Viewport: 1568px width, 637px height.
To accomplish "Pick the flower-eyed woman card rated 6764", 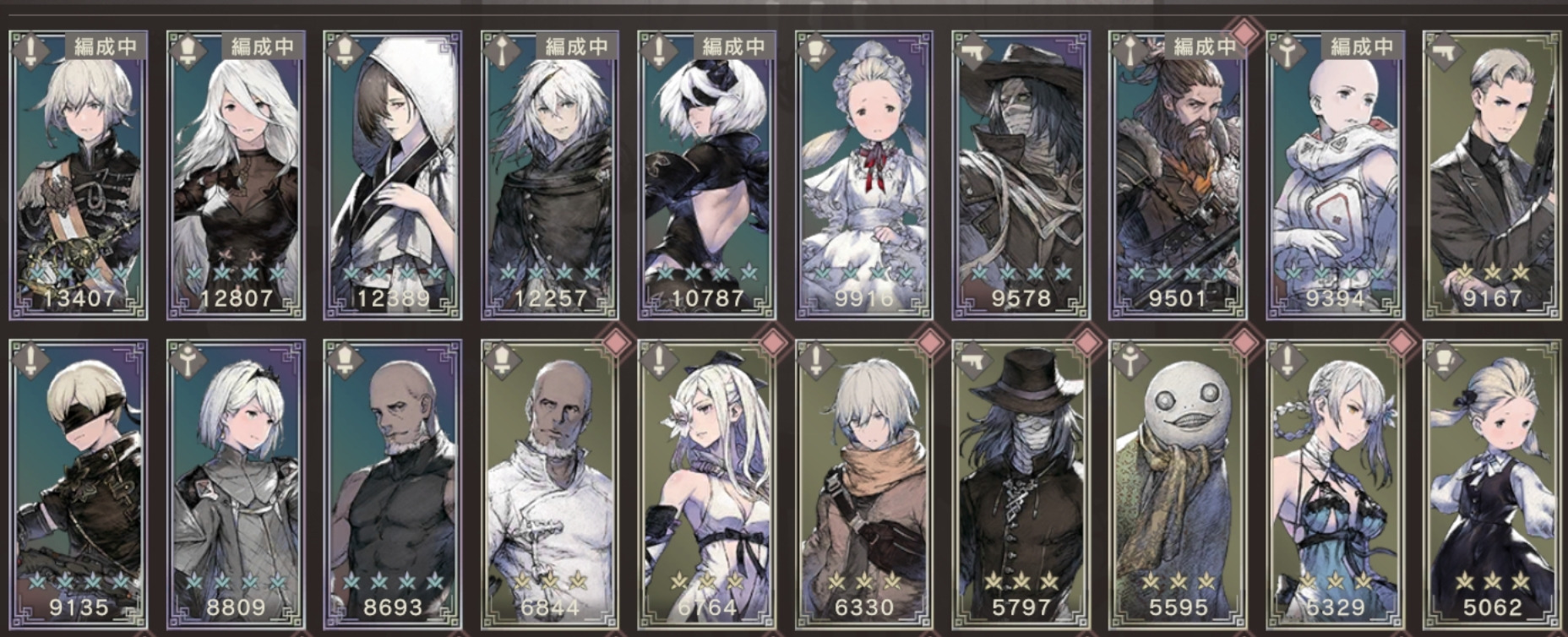I will pos(707,484).
